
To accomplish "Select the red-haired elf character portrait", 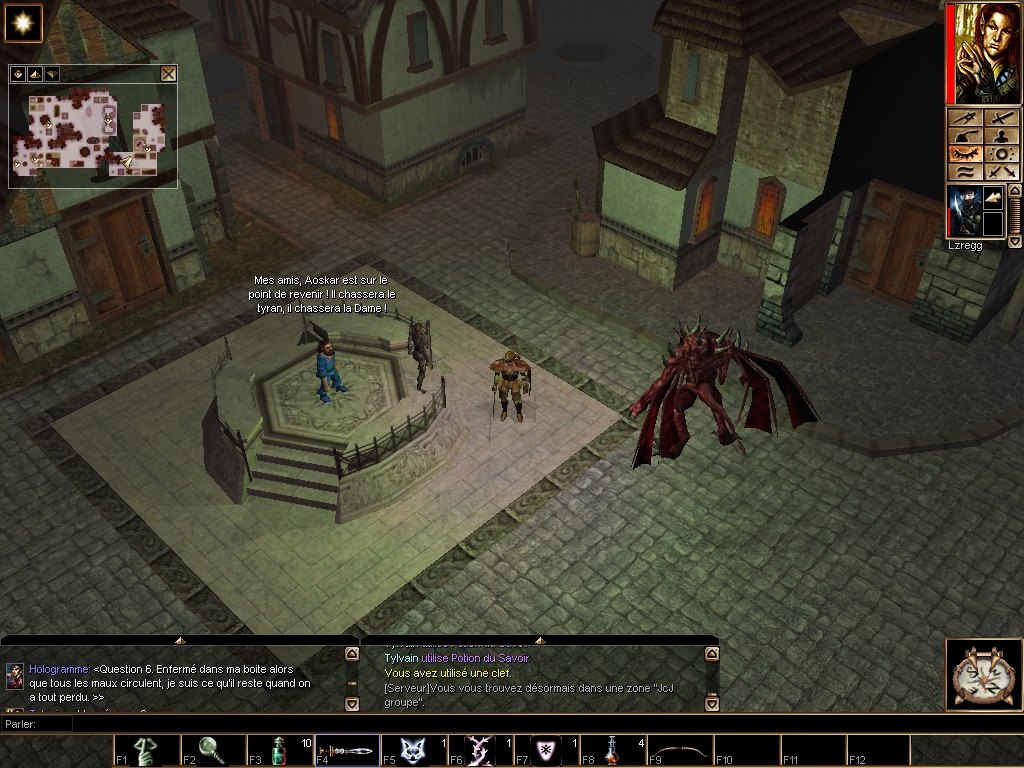I will click(984, 53).
